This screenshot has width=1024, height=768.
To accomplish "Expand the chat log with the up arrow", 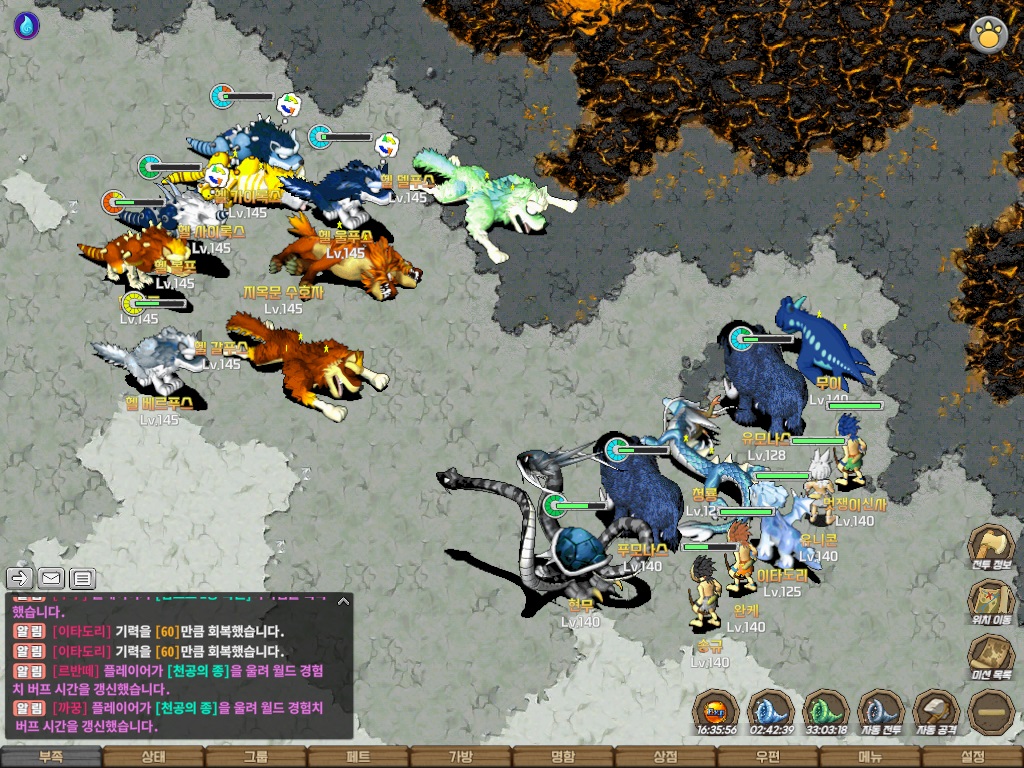I will point(343,601).
